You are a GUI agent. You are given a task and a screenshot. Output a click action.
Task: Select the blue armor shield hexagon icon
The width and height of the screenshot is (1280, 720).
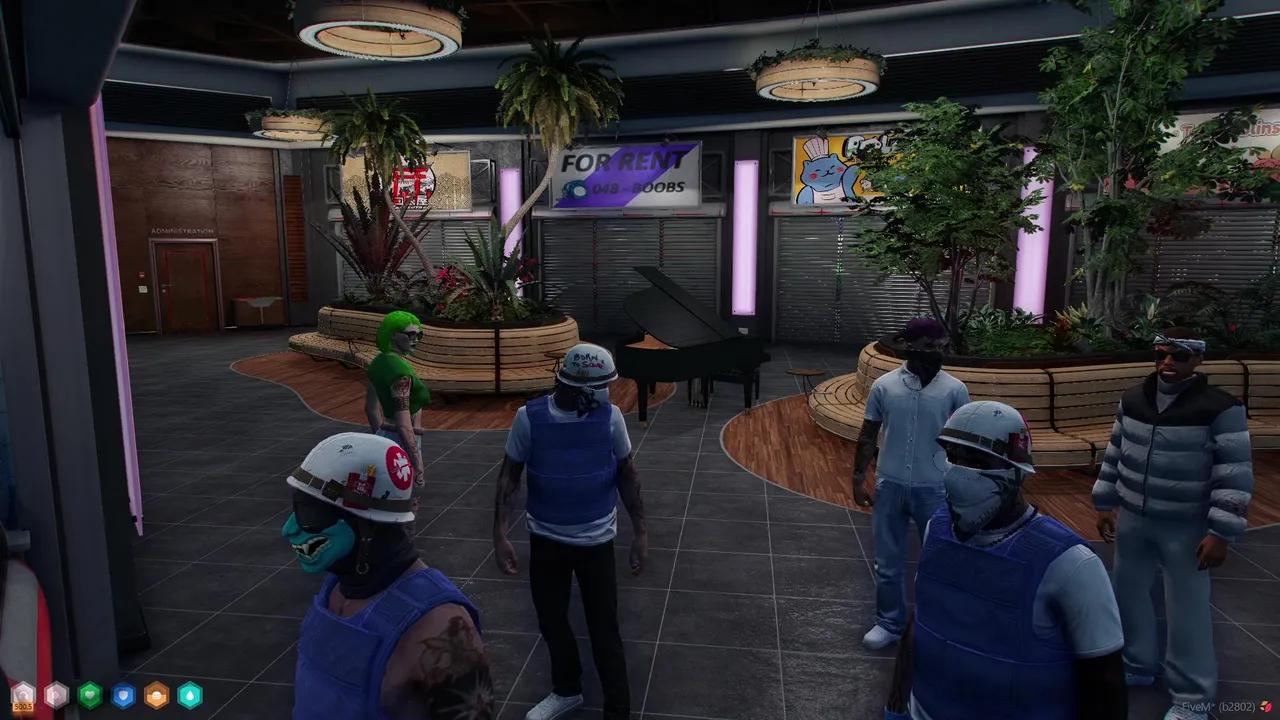pyautogui.click(x=122, y=694)
